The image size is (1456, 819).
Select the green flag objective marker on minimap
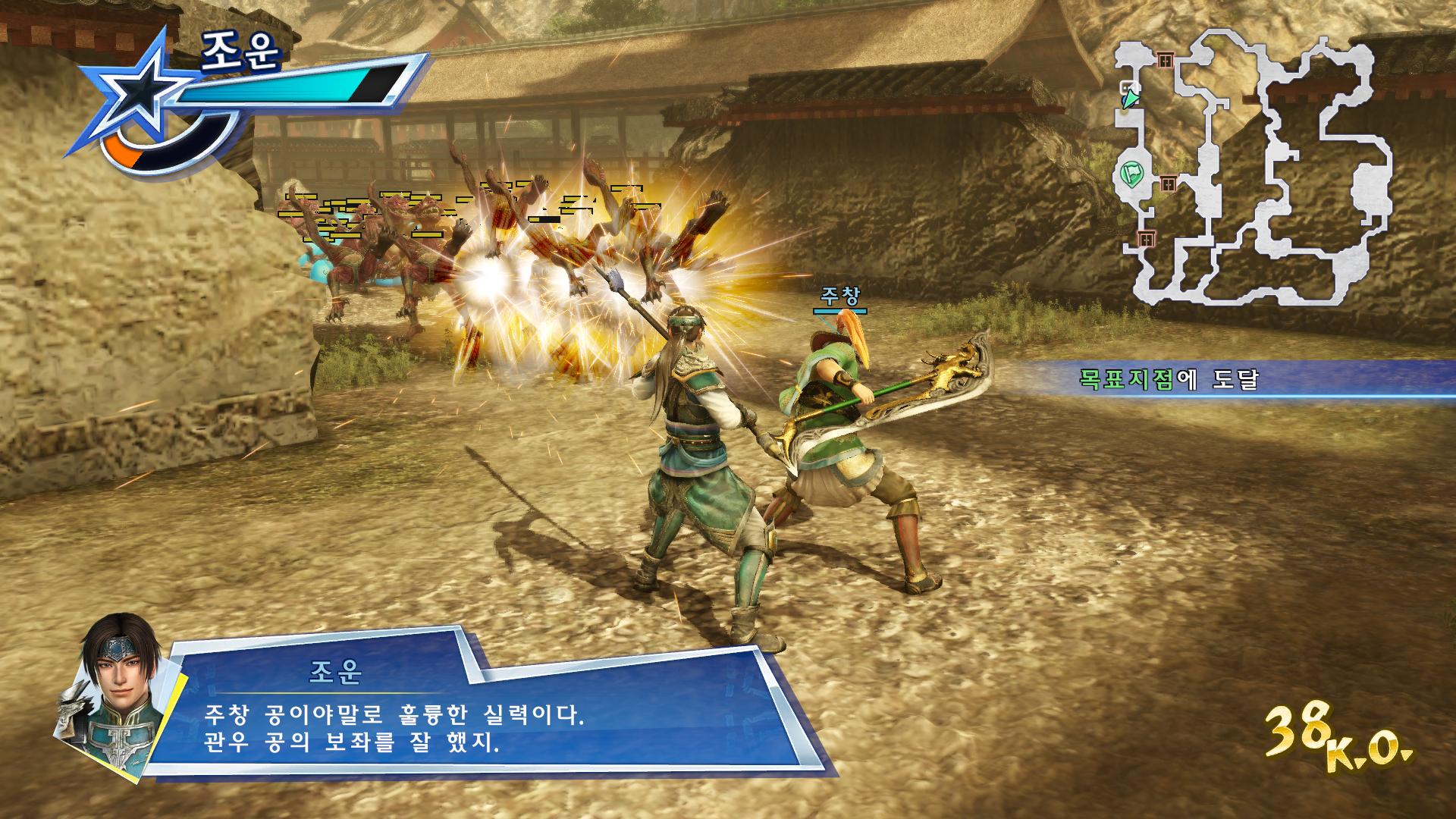coord(1133,174)
